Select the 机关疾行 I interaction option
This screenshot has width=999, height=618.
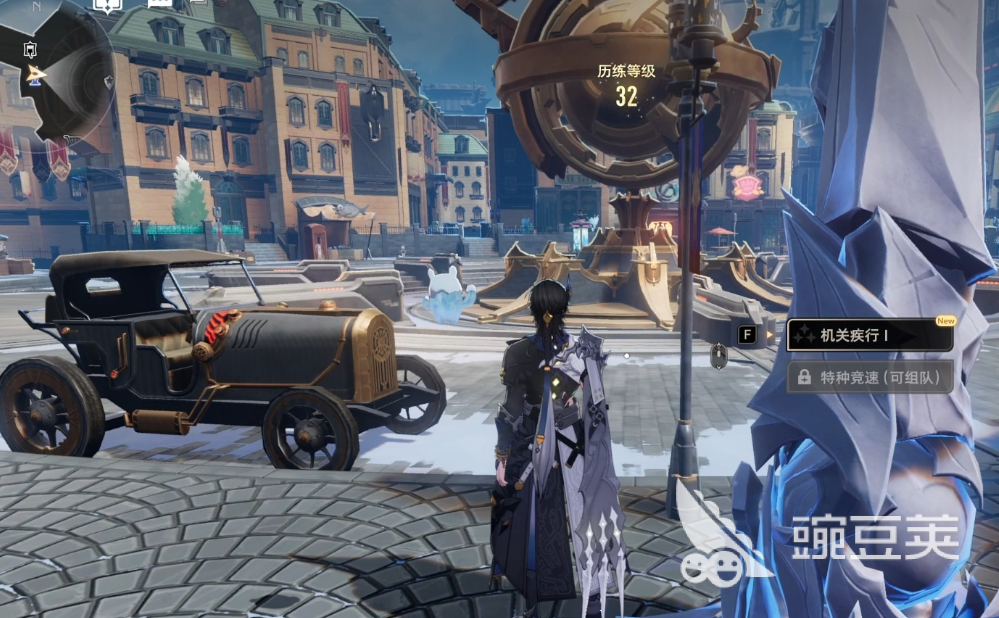869,336
